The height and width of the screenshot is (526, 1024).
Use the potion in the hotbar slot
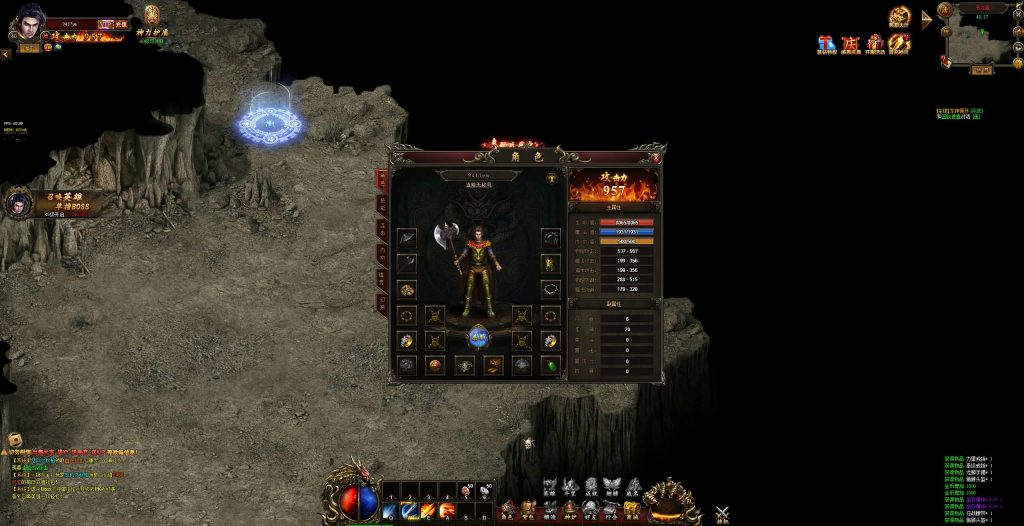click(466, 491)
